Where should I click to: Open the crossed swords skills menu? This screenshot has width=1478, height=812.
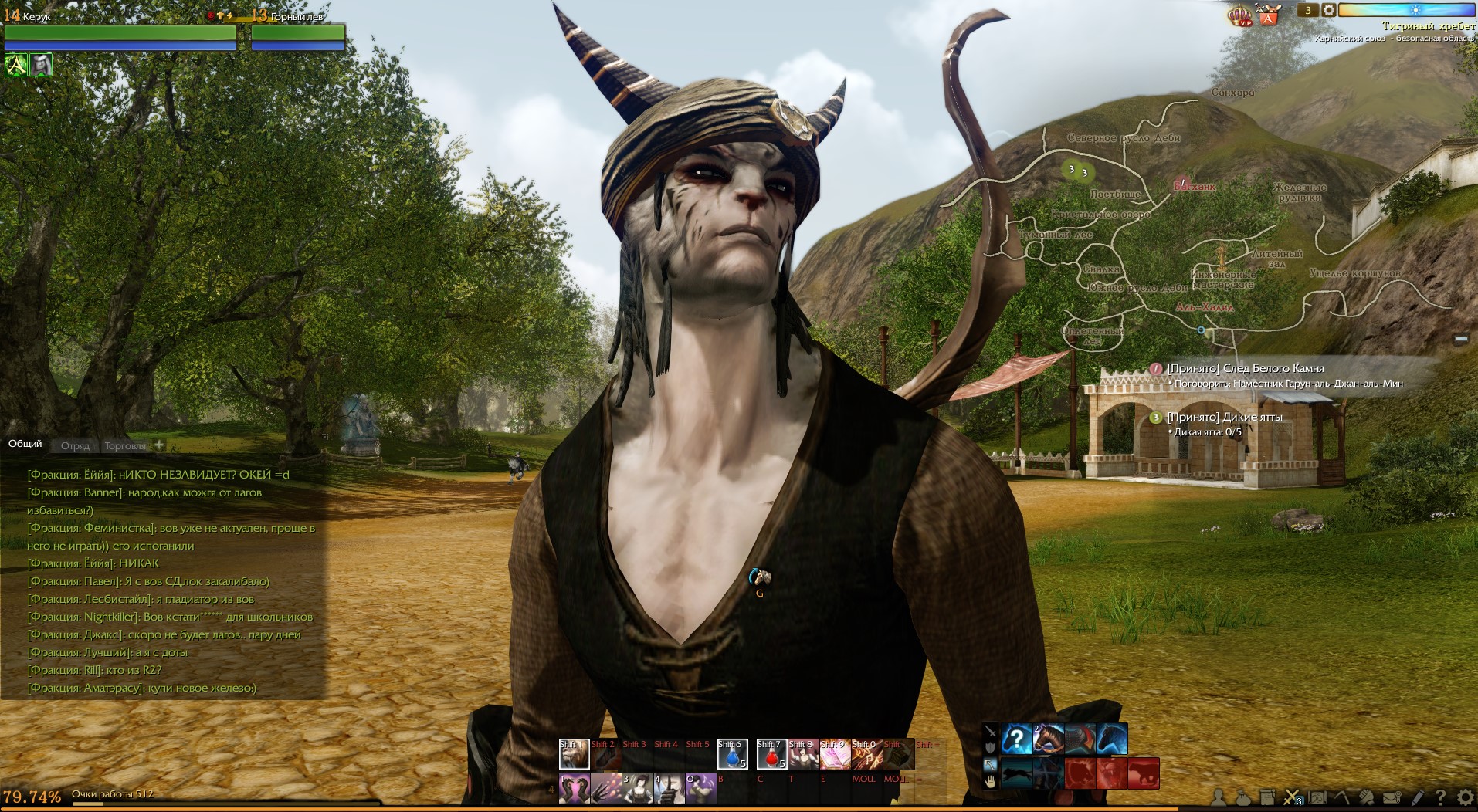(x=1292, y=797)
